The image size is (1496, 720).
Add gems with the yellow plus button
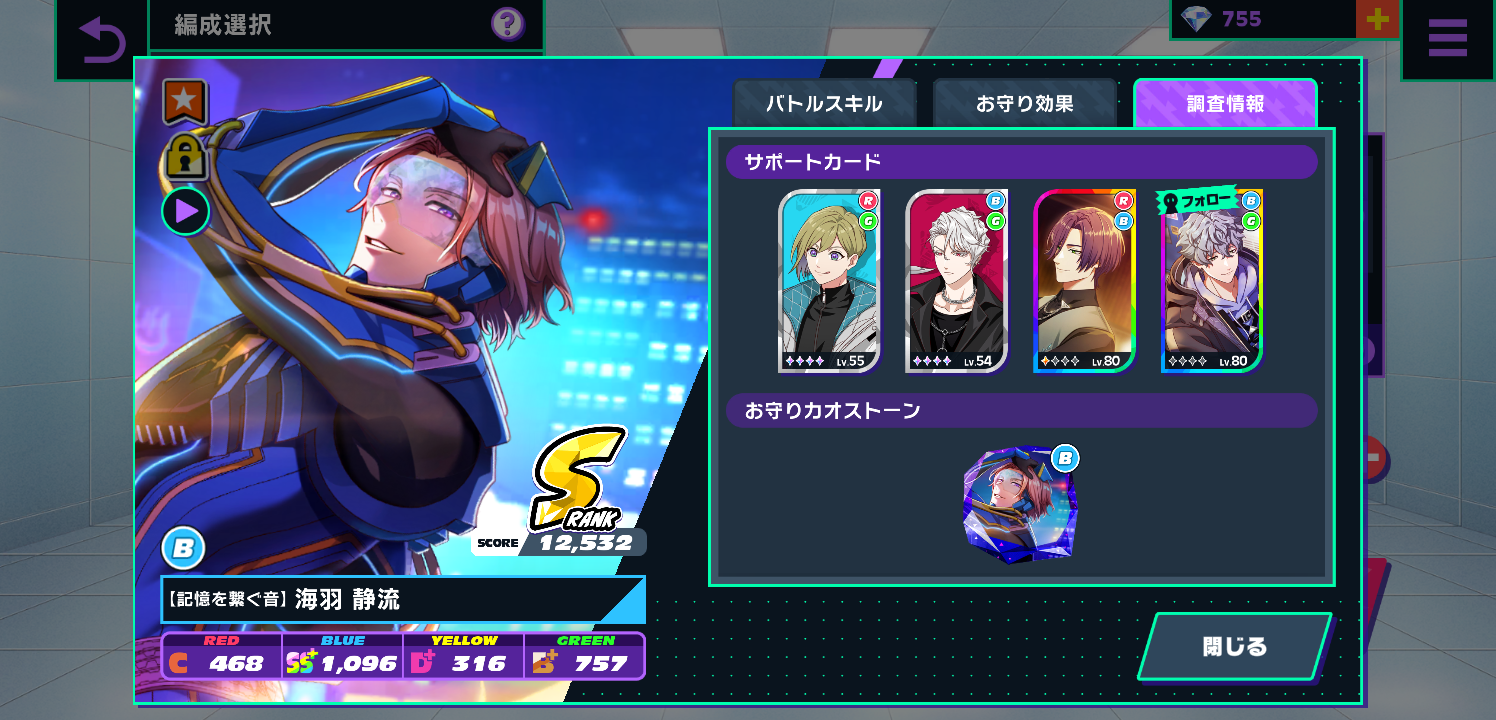[x=1377, y=20]
